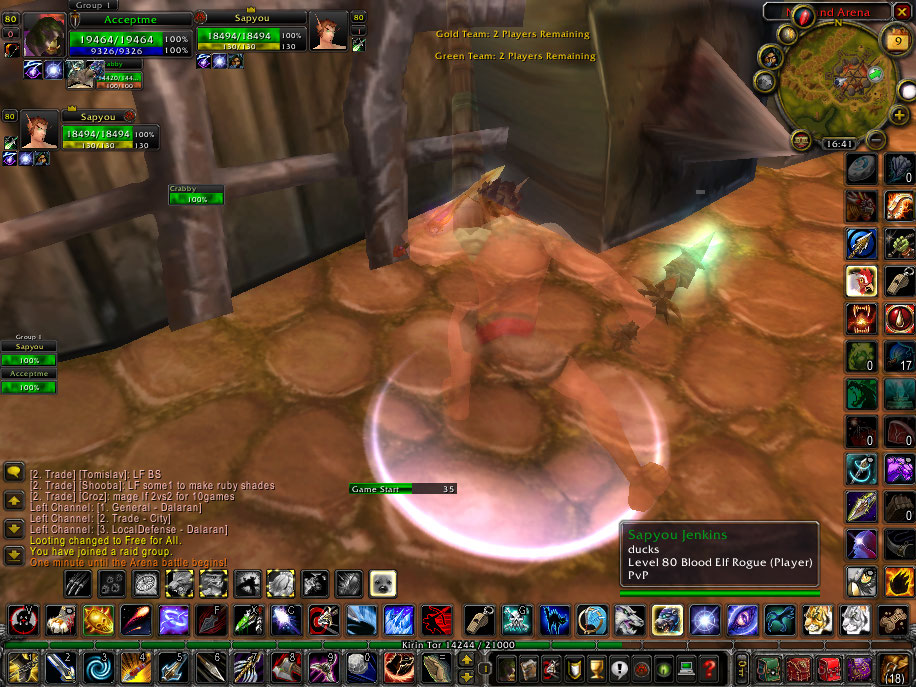Screen dimensions: 916x687
Task: Use the rooster icon on the side bar
Action: (x=861, y=281)
